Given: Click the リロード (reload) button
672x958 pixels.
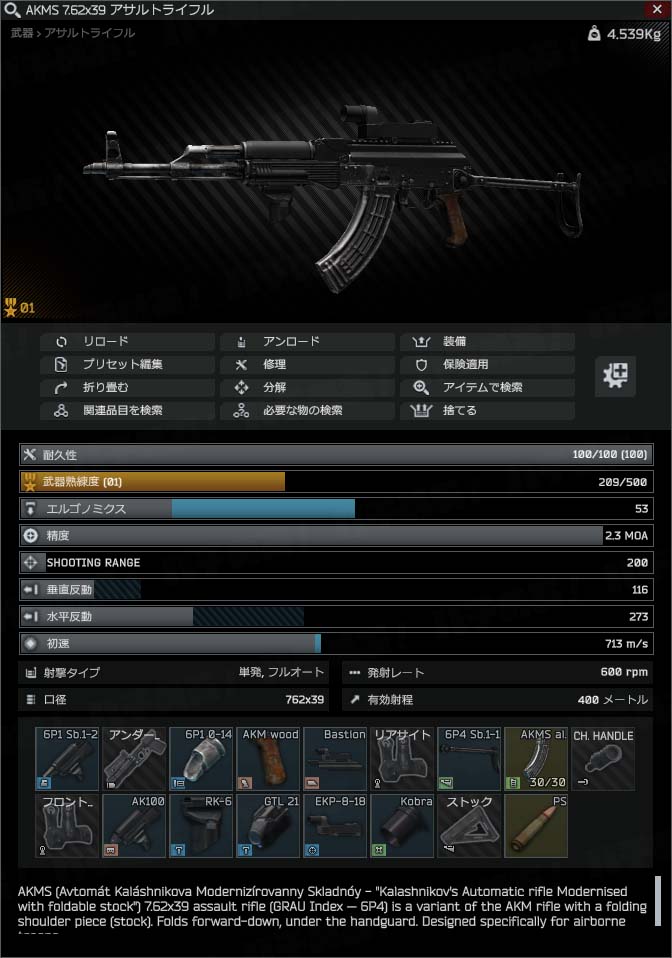Looking at the screenshot, I should [127, 341].
